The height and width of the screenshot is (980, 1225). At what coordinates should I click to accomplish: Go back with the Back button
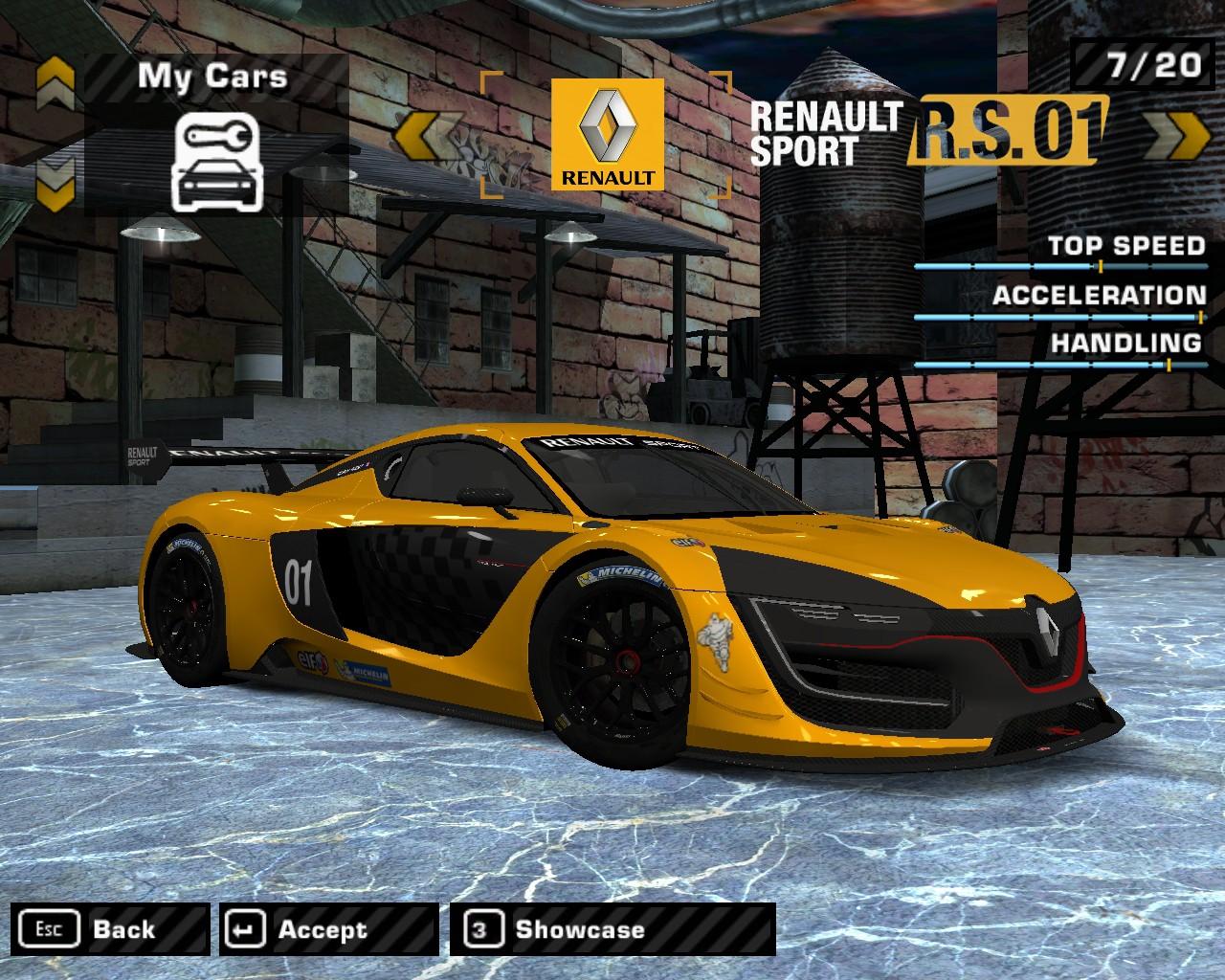tap(111, 929)
